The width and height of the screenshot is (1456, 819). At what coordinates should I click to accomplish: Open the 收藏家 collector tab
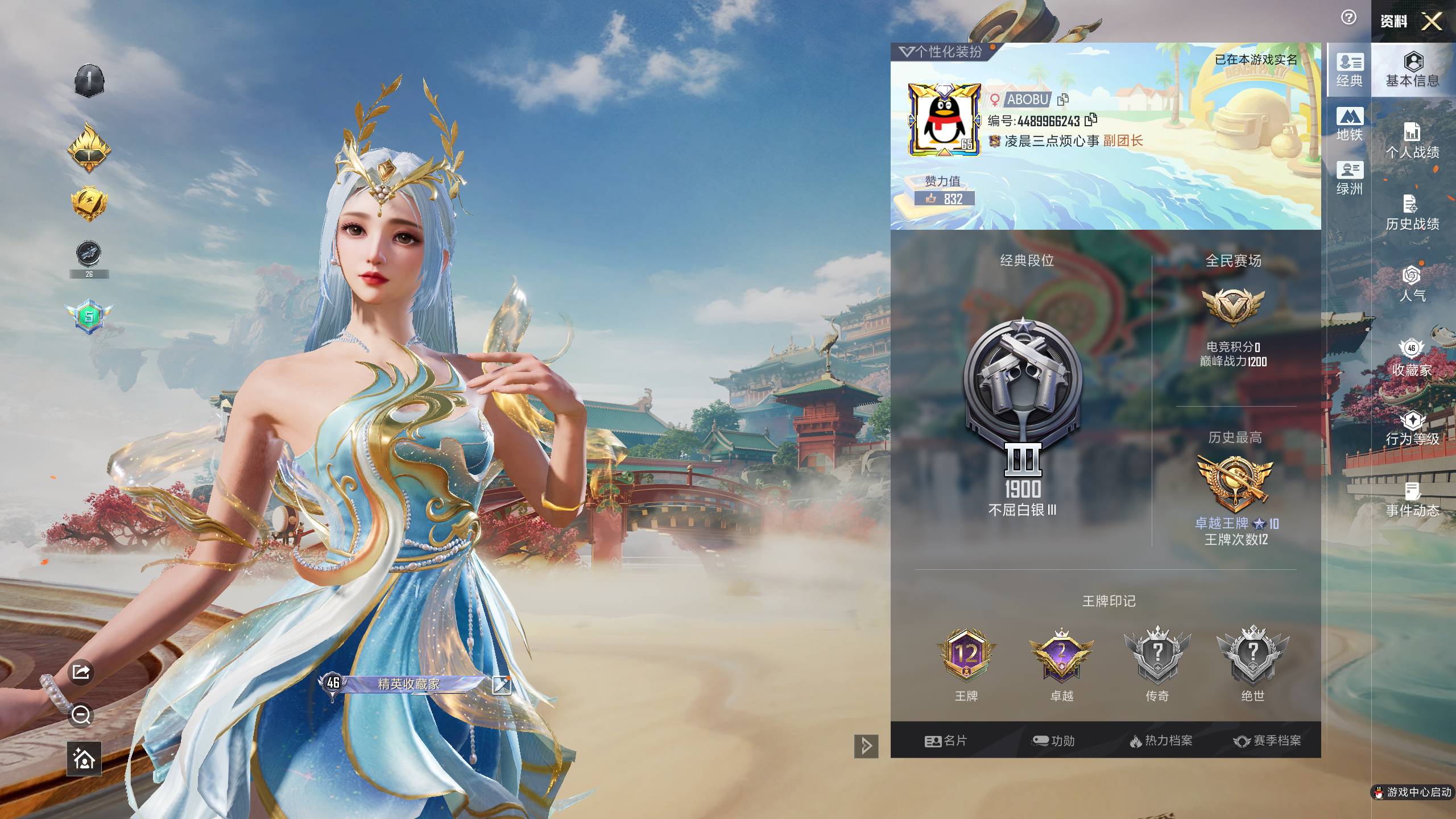click(1412, 358)
